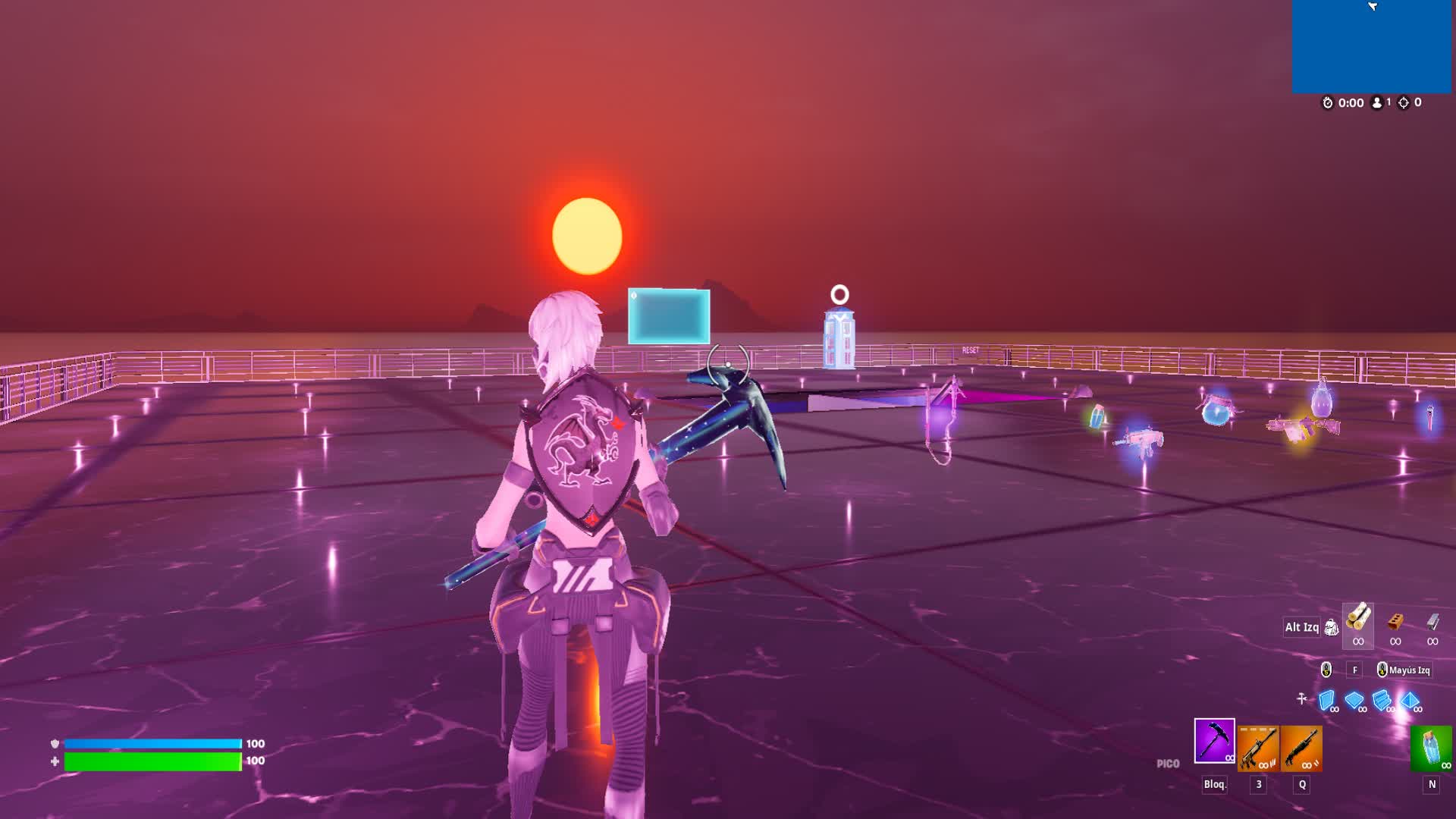Image resolution: width=1456 pixels, height=819 pixels.
Task: Select the stairs build piece icon
Action: point(1383,700)
